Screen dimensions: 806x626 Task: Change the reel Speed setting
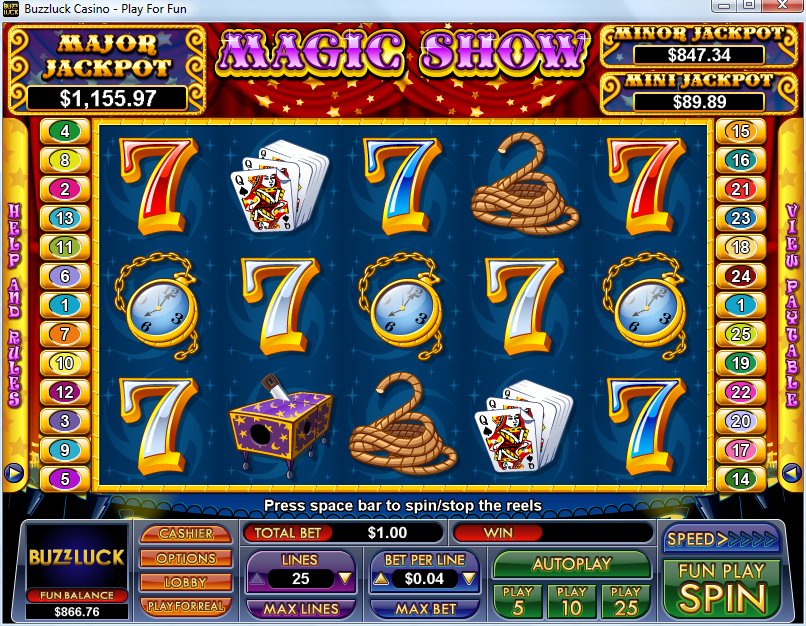click(x=707, y=539)
